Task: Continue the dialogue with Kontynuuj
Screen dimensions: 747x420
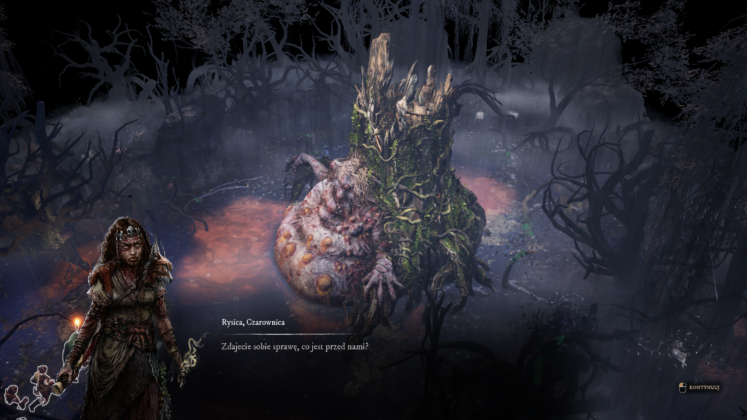Action: click(703, 387)
